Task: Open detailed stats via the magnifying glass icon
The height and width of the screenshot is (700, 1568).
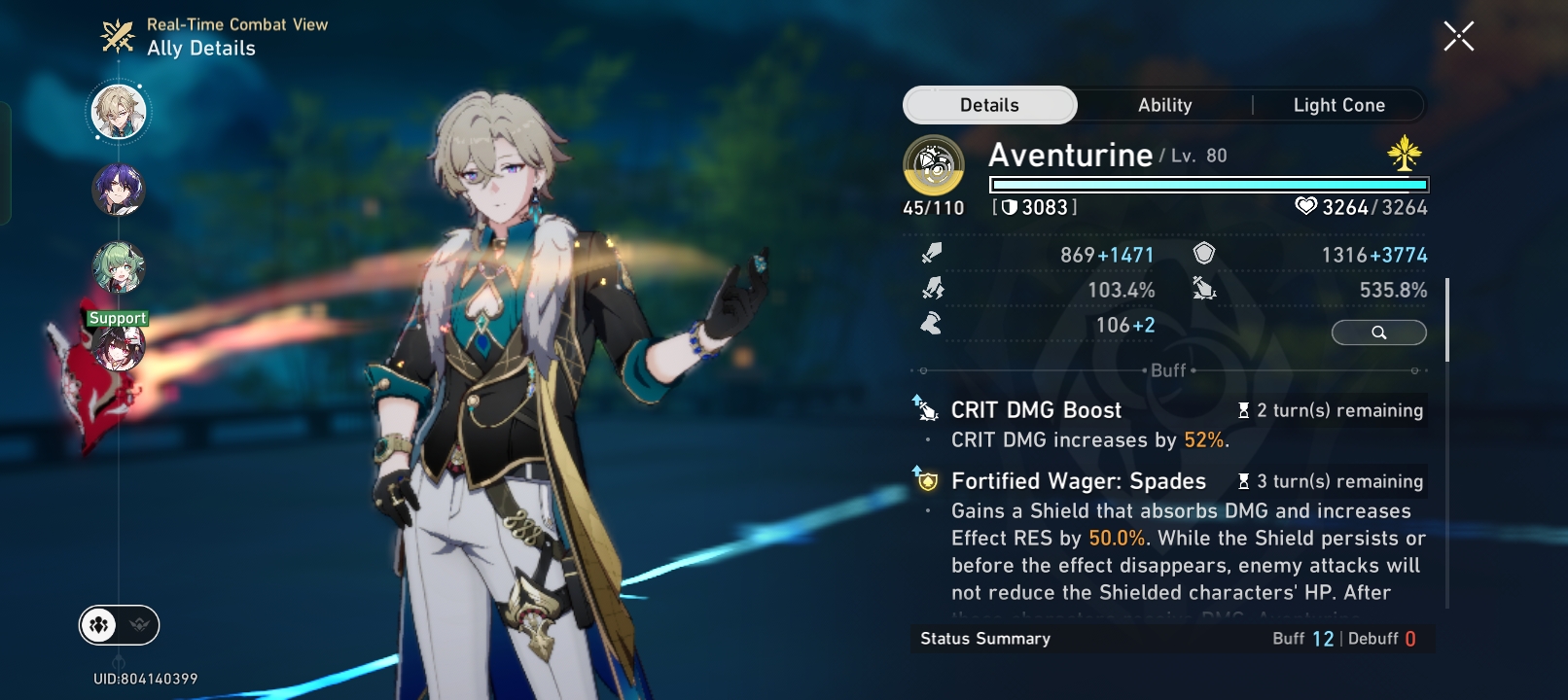Action: 1378,332
